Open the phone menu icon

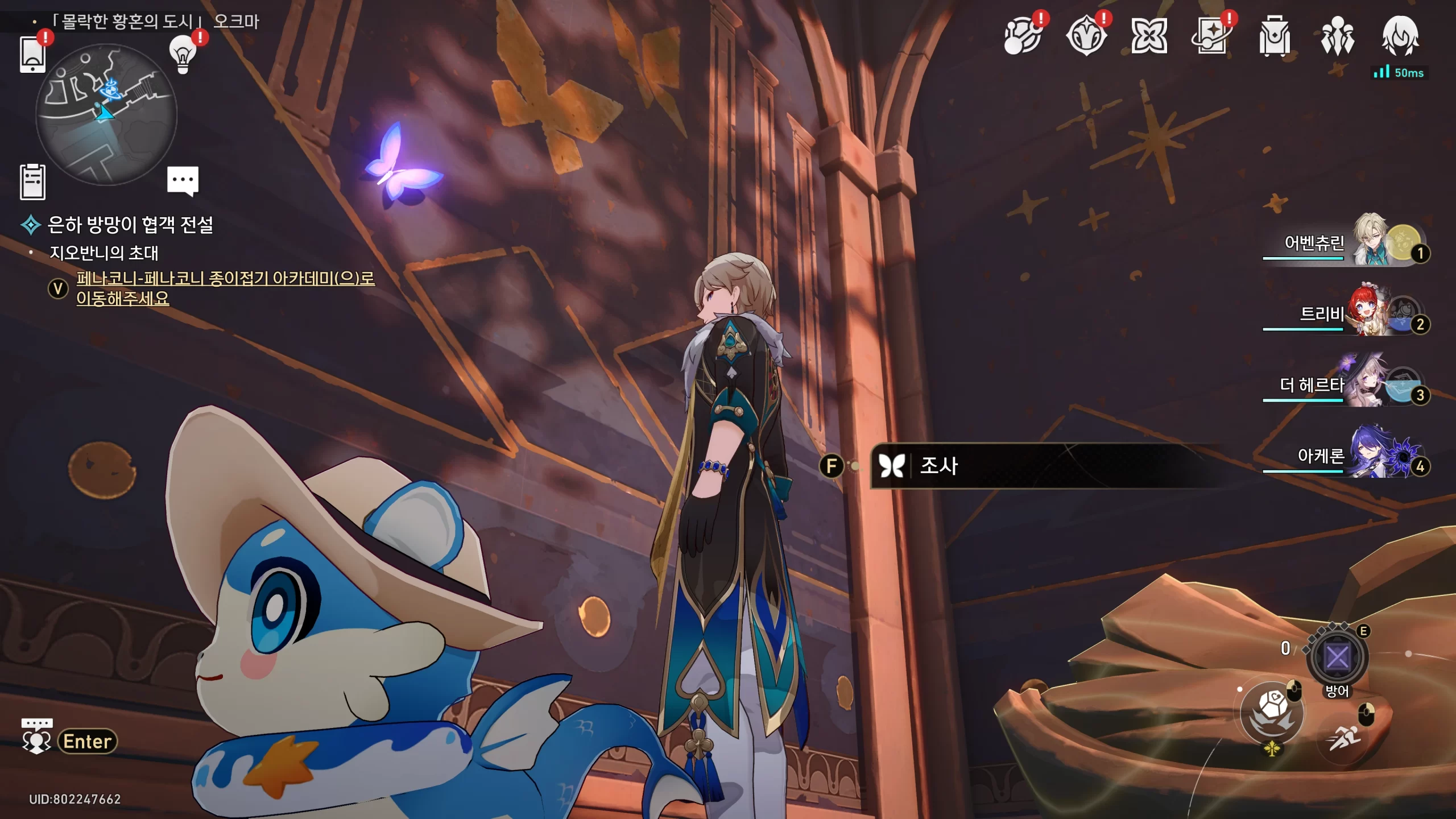(x=32, y=54)
